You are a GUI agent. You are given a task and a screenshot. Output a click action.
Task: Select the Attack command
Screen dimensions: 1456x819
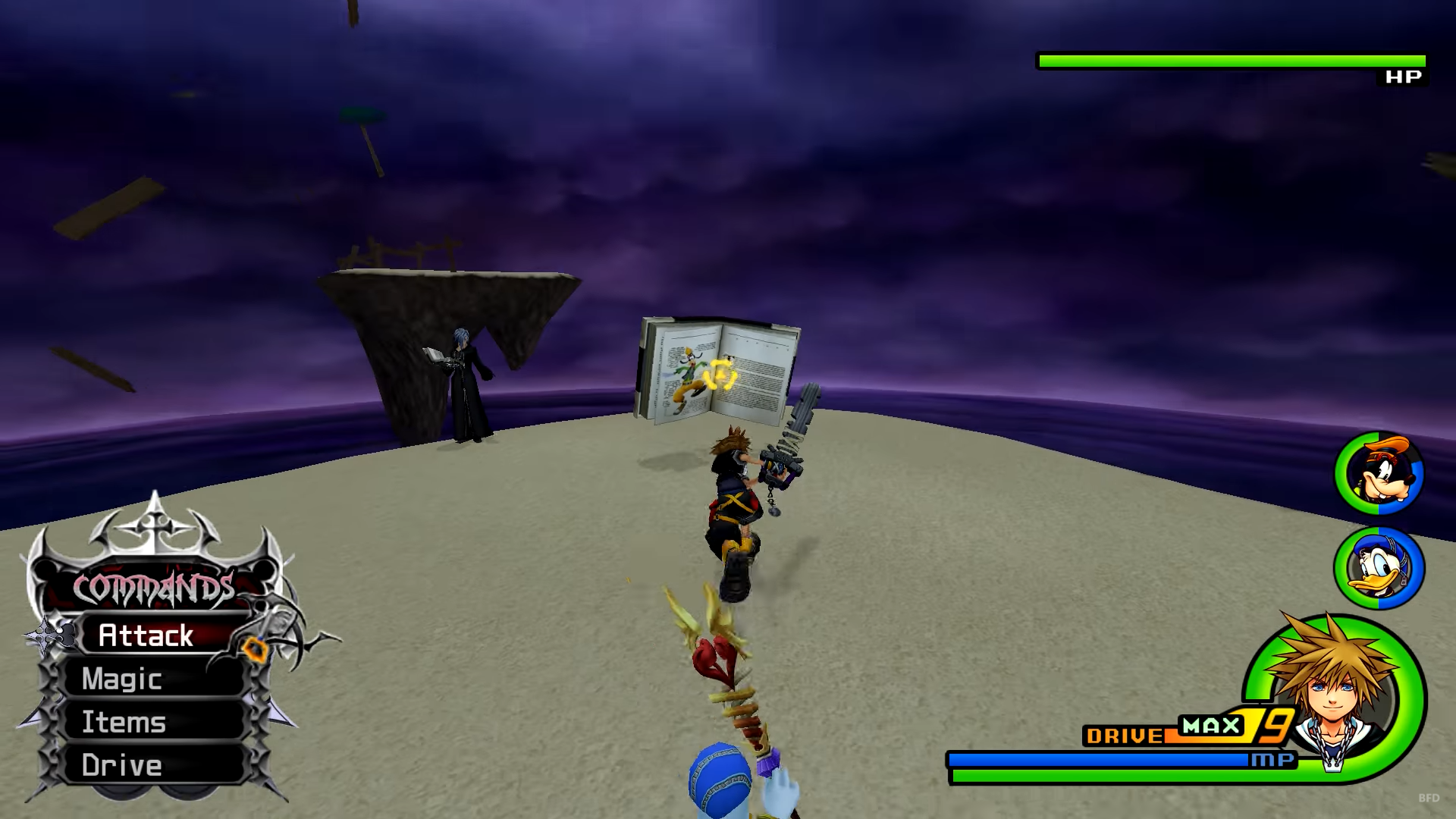146,635
